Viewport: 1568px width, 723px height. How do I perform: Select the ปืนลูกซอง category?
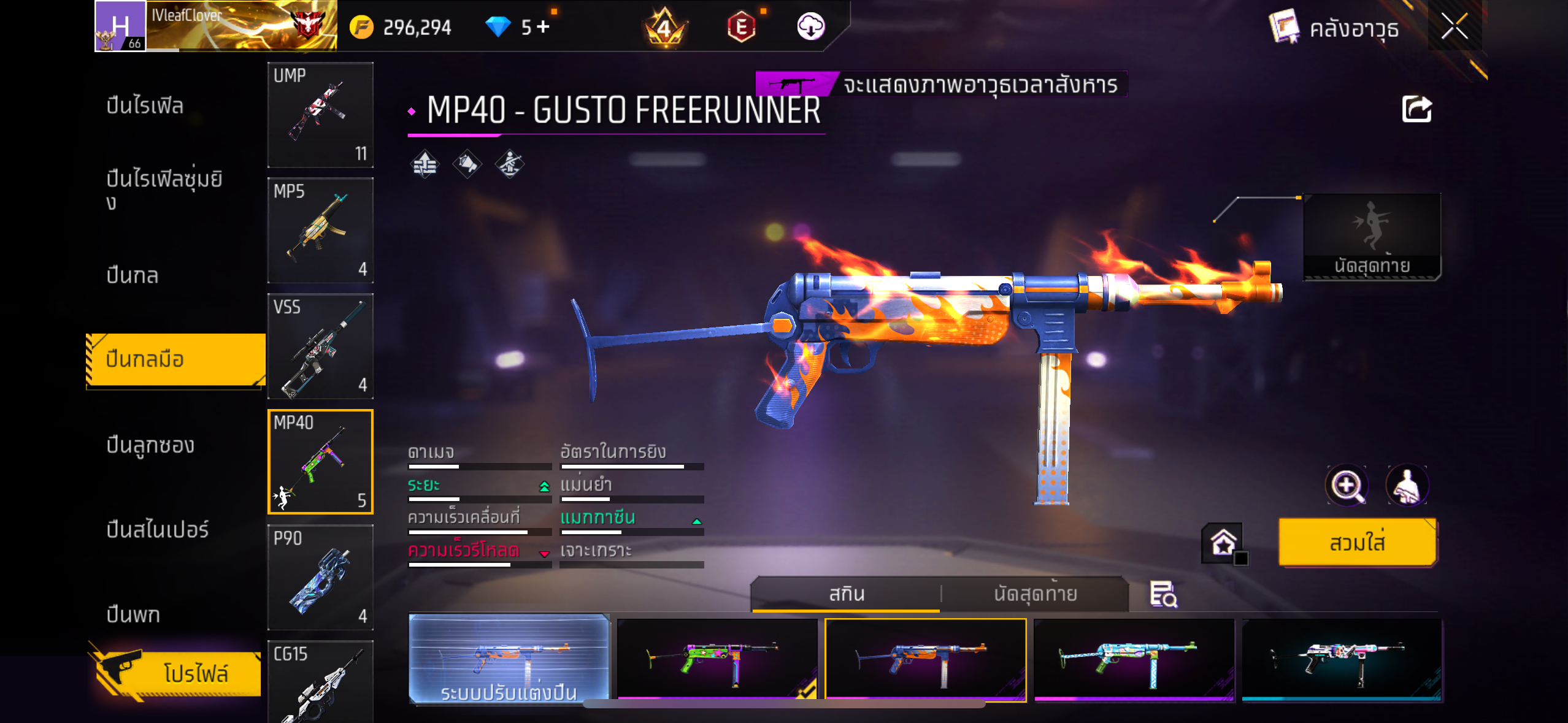150,445
